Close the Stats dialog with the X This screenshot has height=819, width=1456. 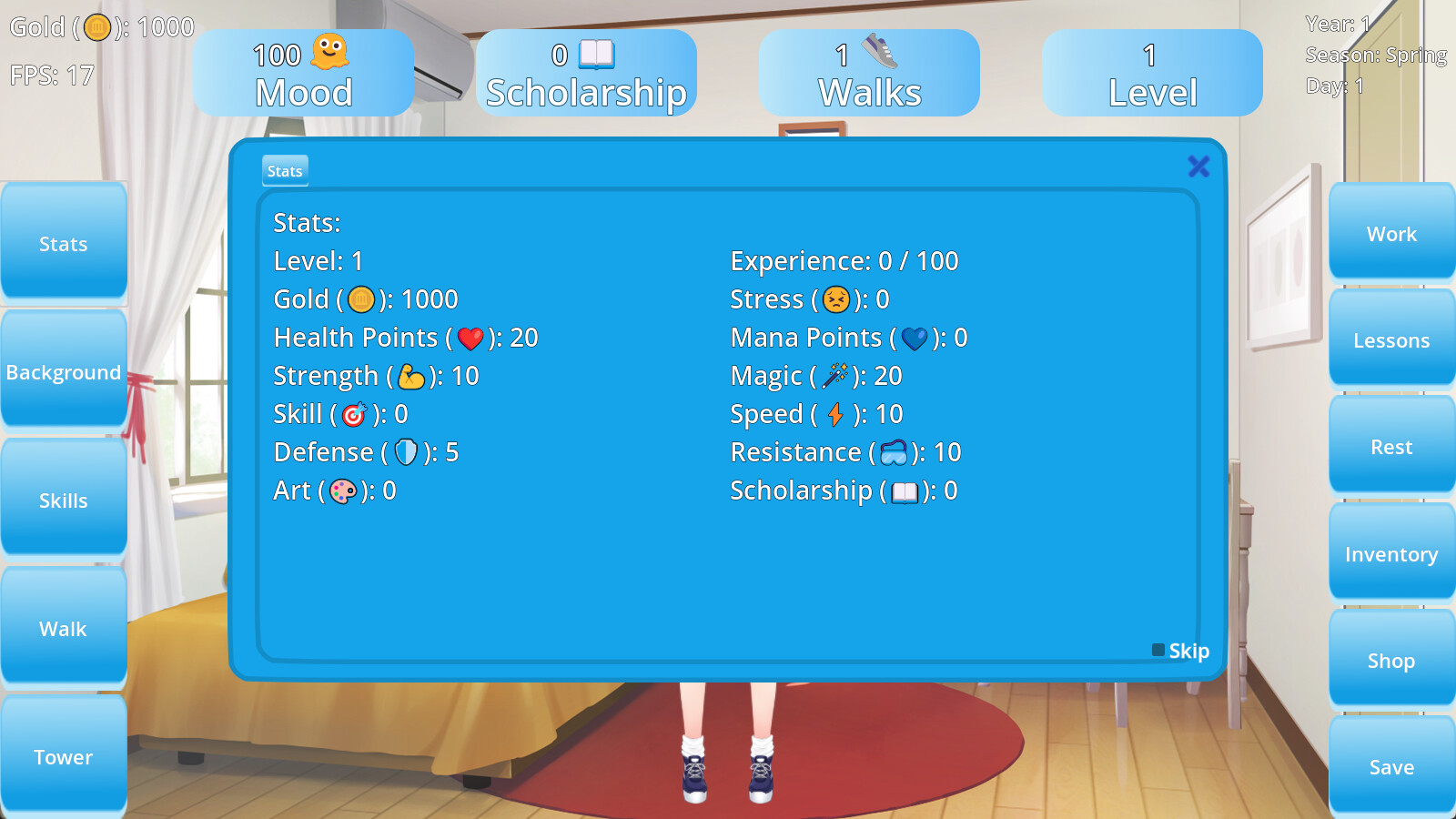[x=1198, y=167]
